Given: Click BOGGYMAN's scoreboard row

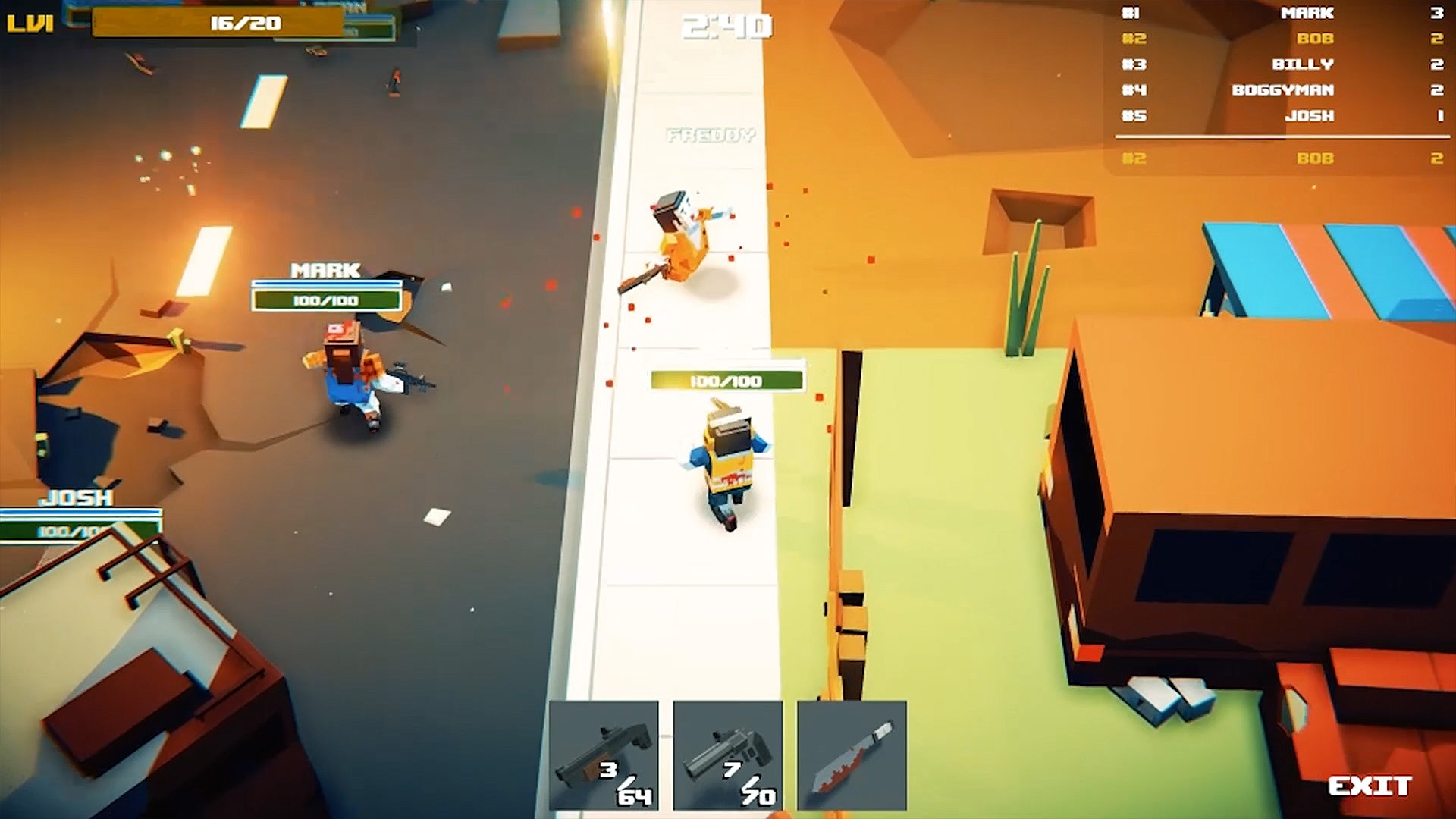Looking at the screenshot, I should pyautogui.click(x=1282, y=89).
